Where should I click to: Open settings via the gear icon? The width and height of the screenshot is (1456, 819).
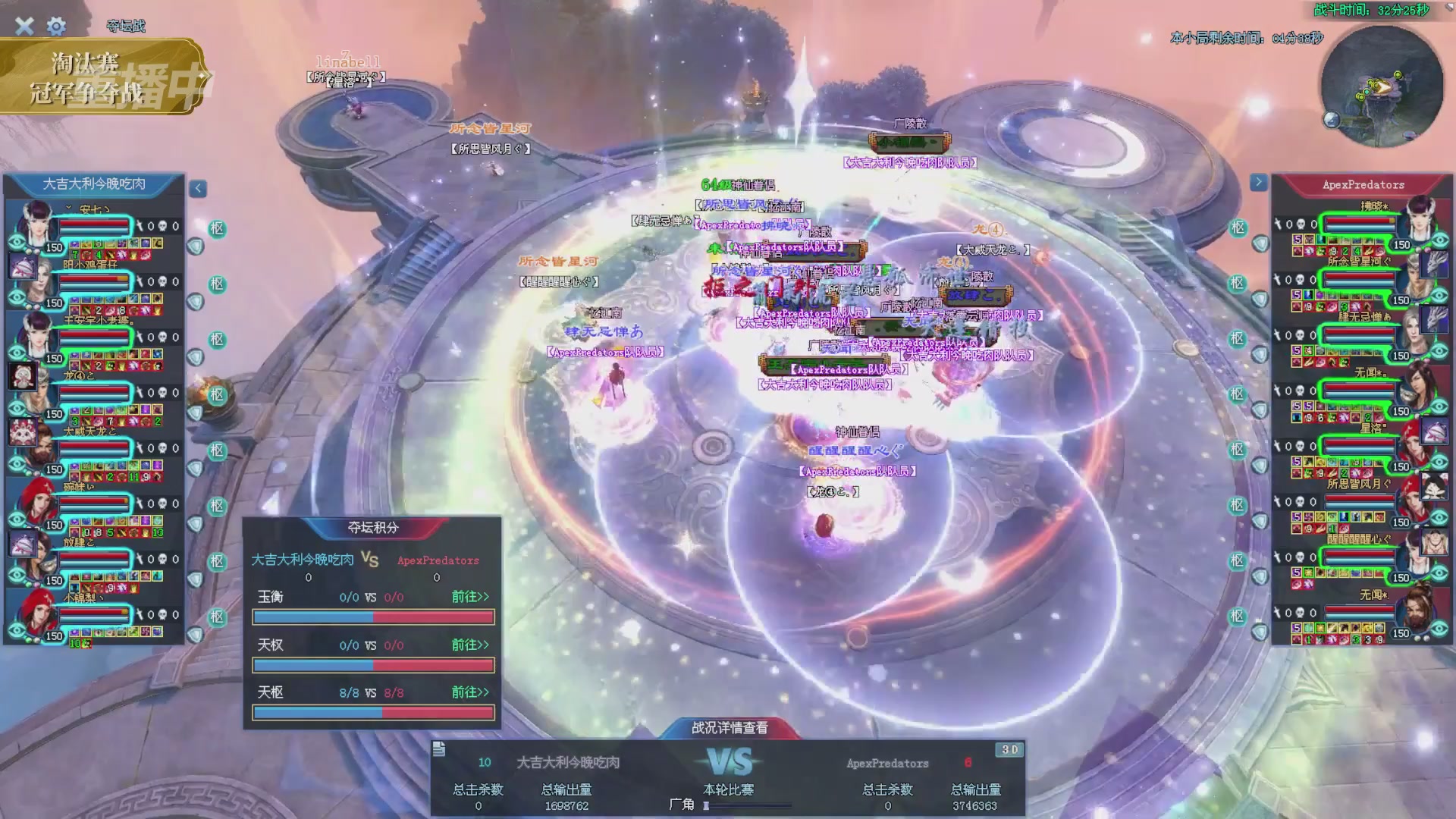pos(56,27)
